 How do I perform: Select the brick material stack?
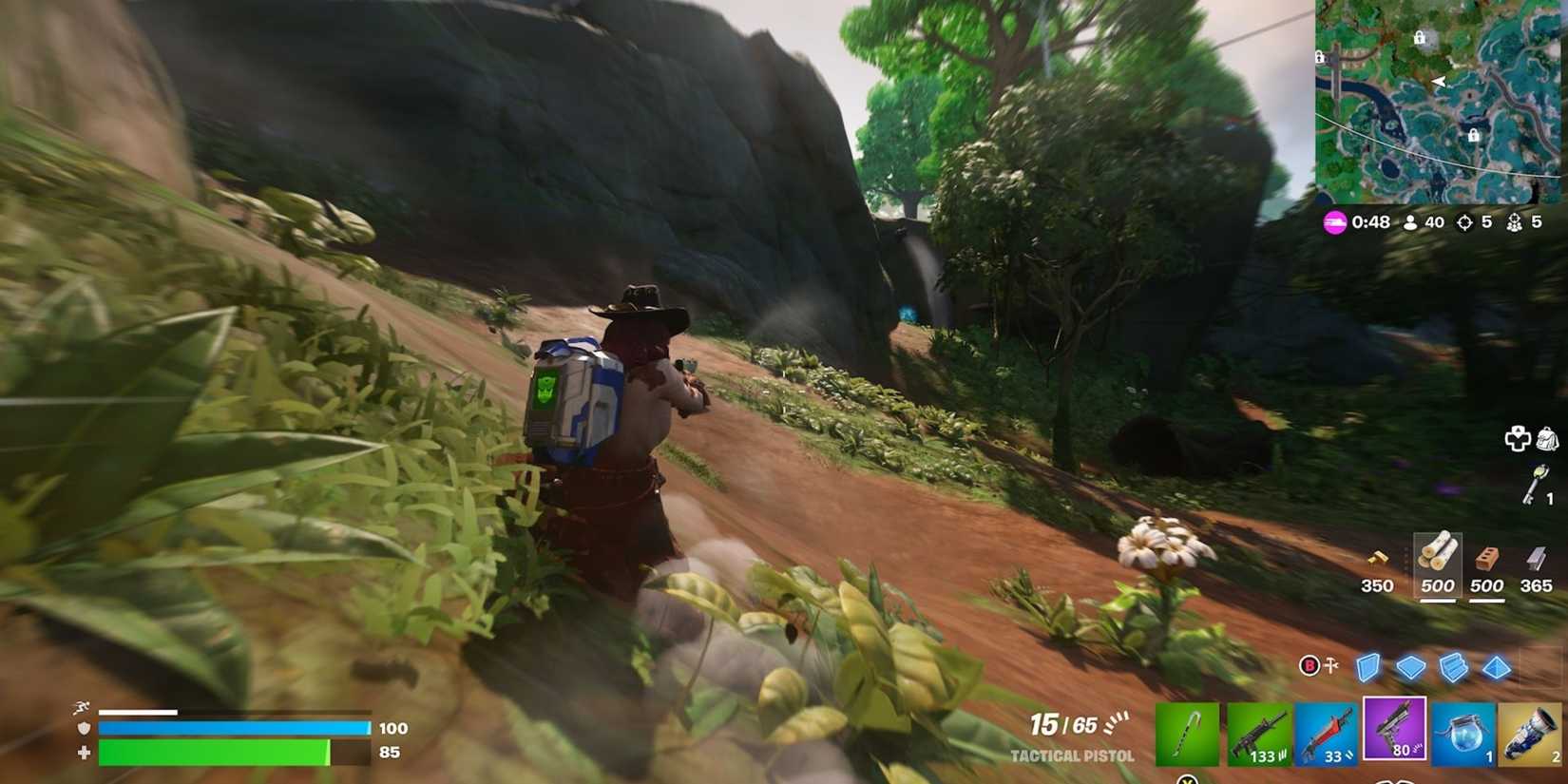(x=1487, y=561)
